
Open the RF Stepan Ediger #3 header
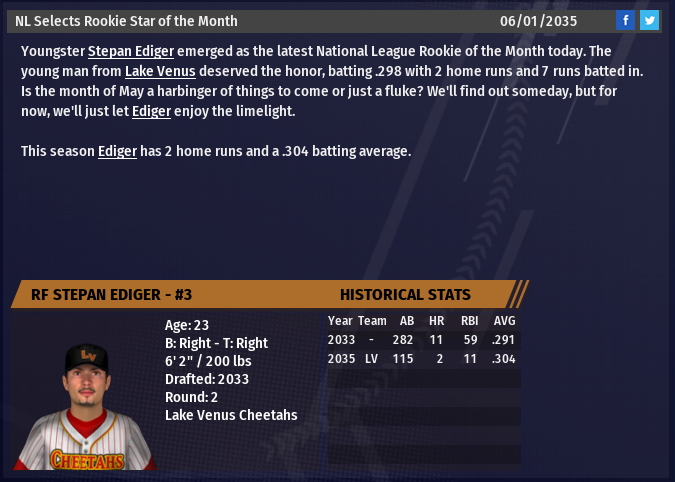click(112, 294)
